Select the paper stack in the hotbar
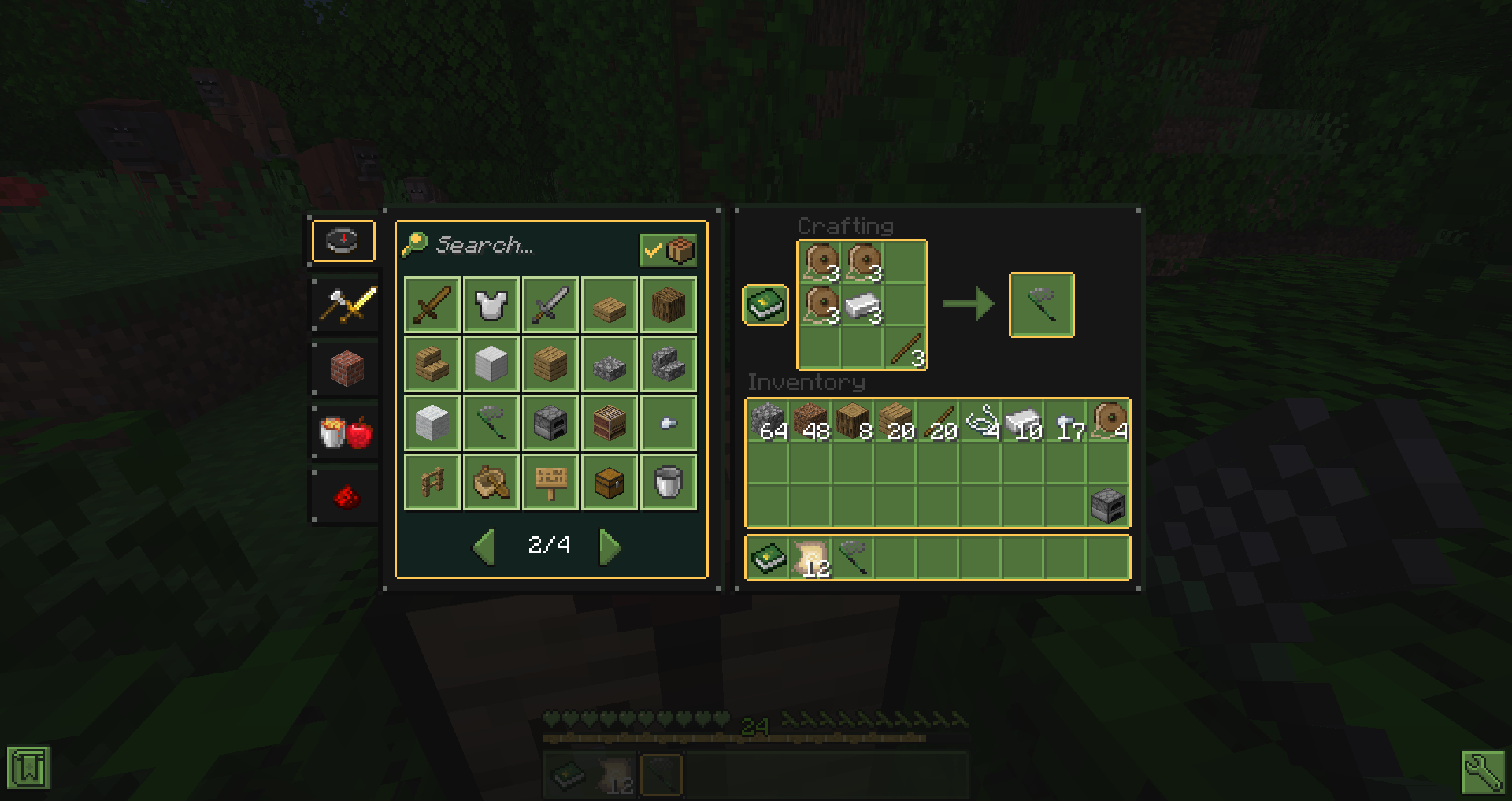The width and height of the screenshot is (1512, 801). pos(810,558)
